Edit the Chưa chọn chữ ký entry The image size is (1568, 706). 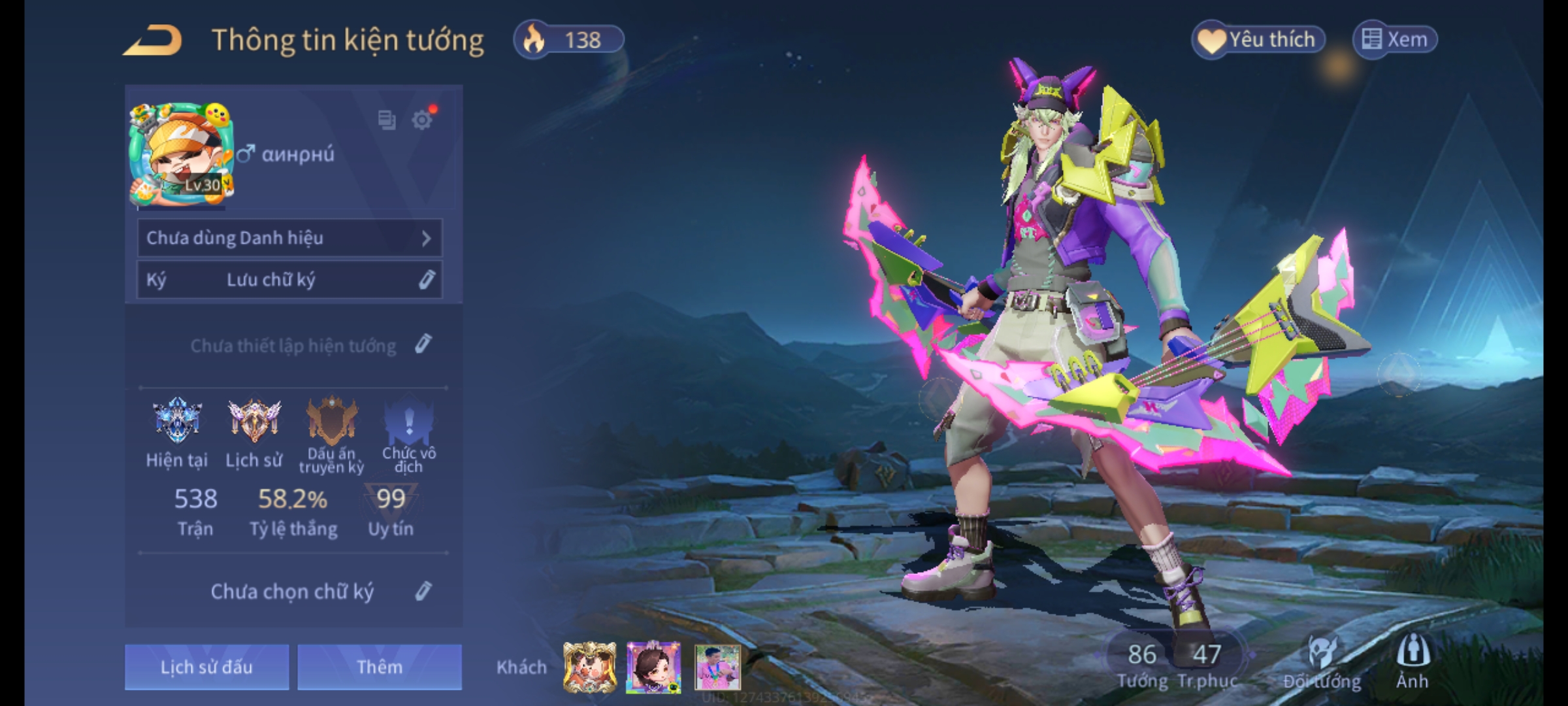tap(423, 591)
